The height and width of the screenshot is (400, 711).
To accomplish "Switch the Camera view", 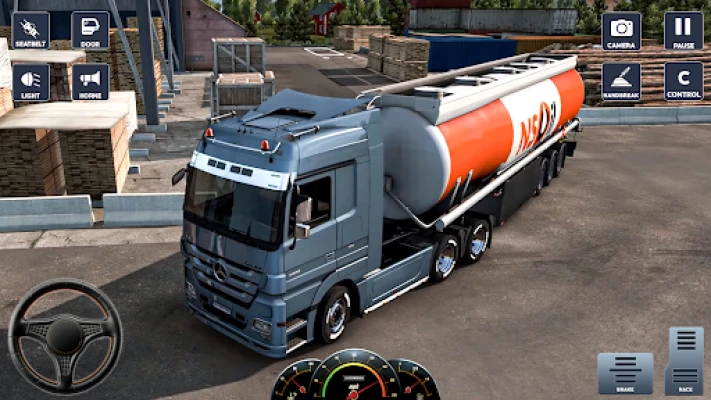I will click(x=621, y=31).
